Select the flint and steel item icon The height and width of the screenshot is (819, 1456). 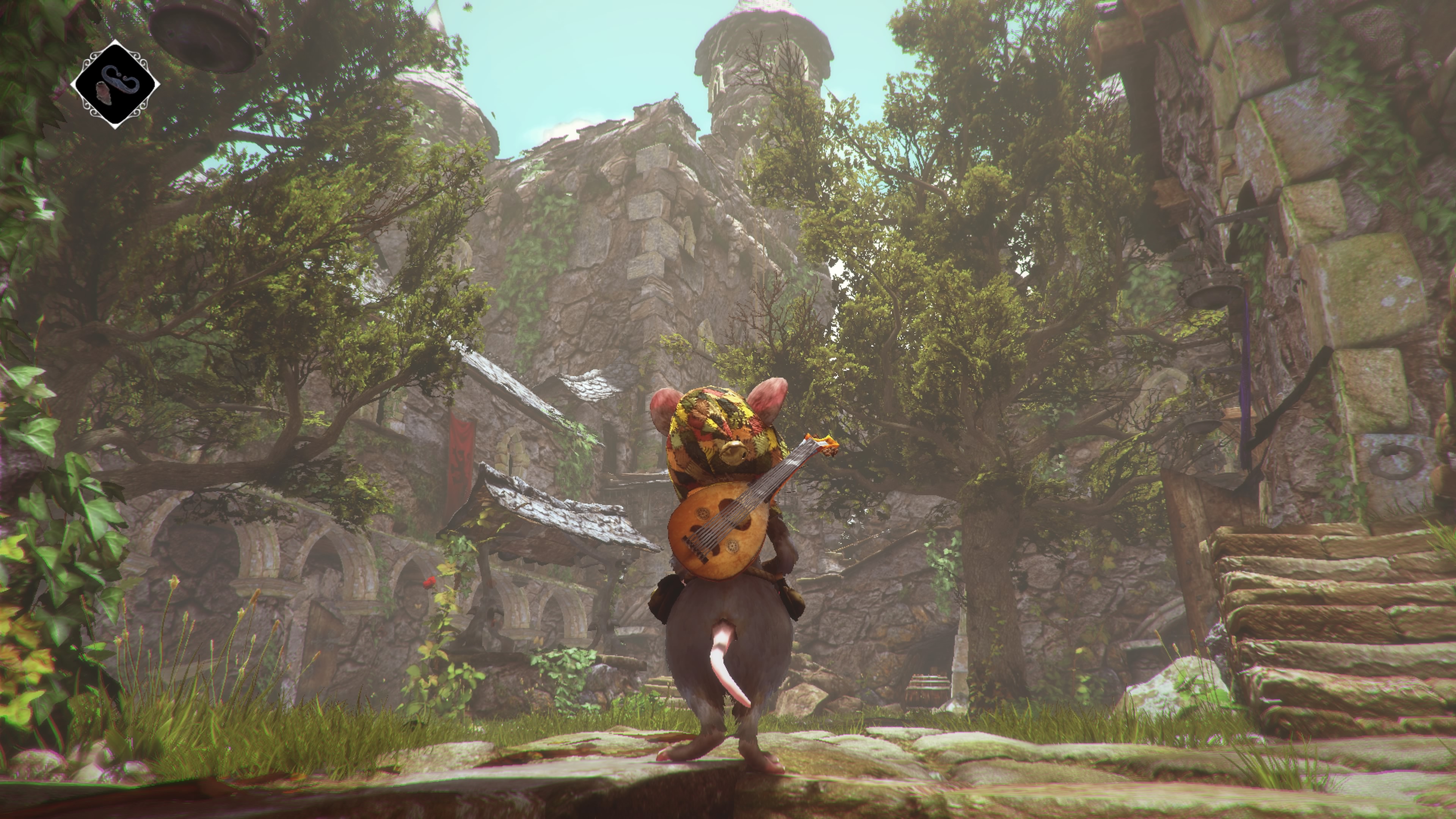[x=115, y=84]
